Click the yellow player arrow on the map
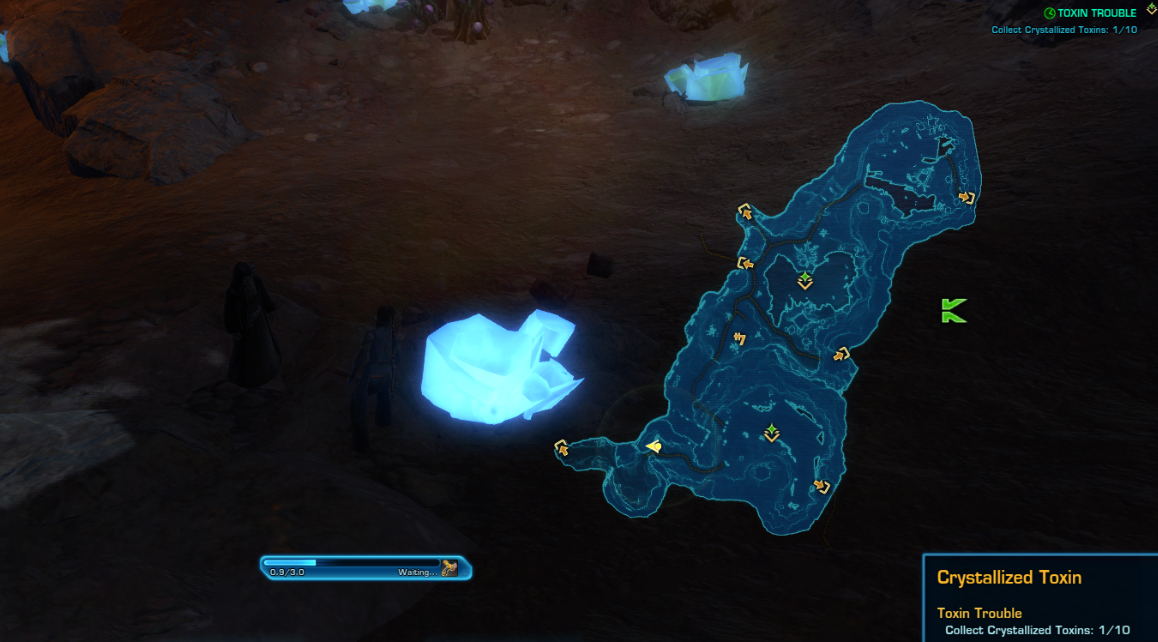Viewport: 1158px width, 642px height. pos(653,447)
